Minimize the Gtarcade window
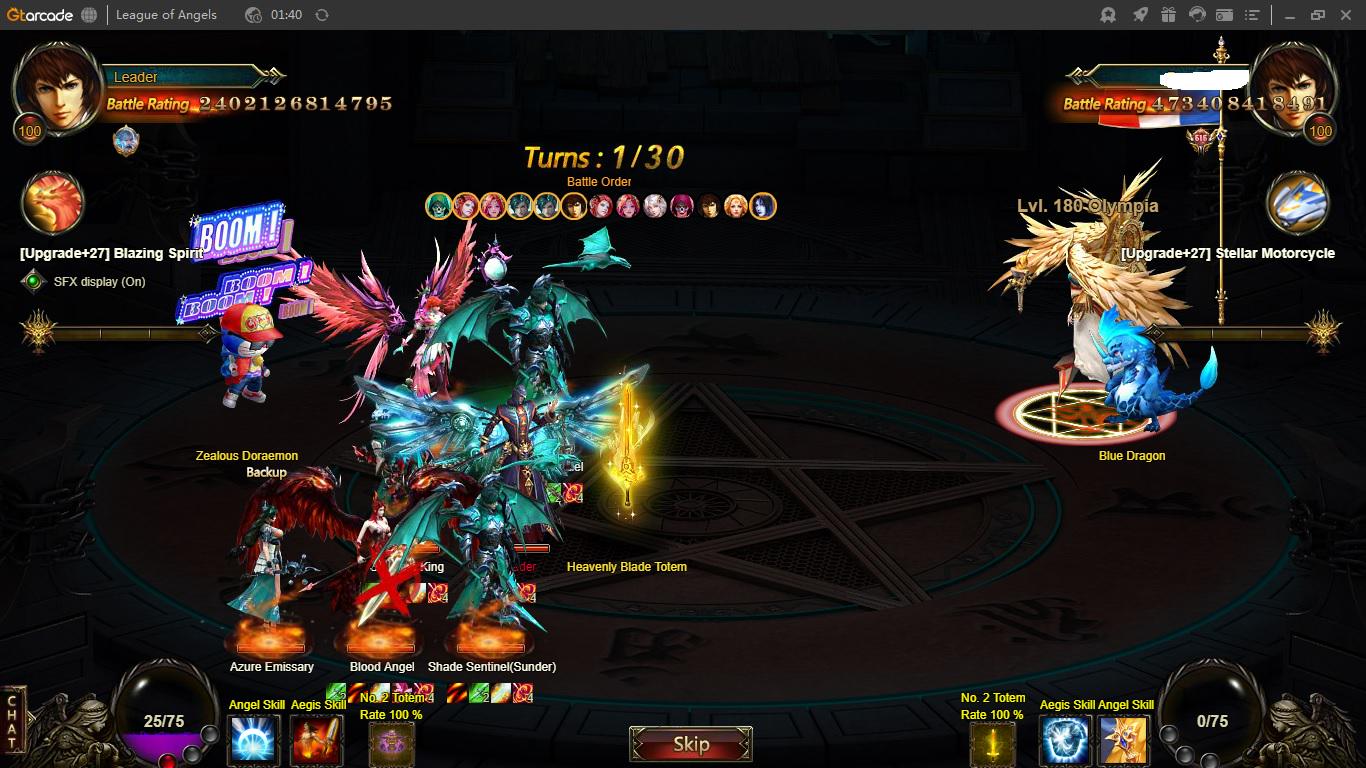 1289,15
